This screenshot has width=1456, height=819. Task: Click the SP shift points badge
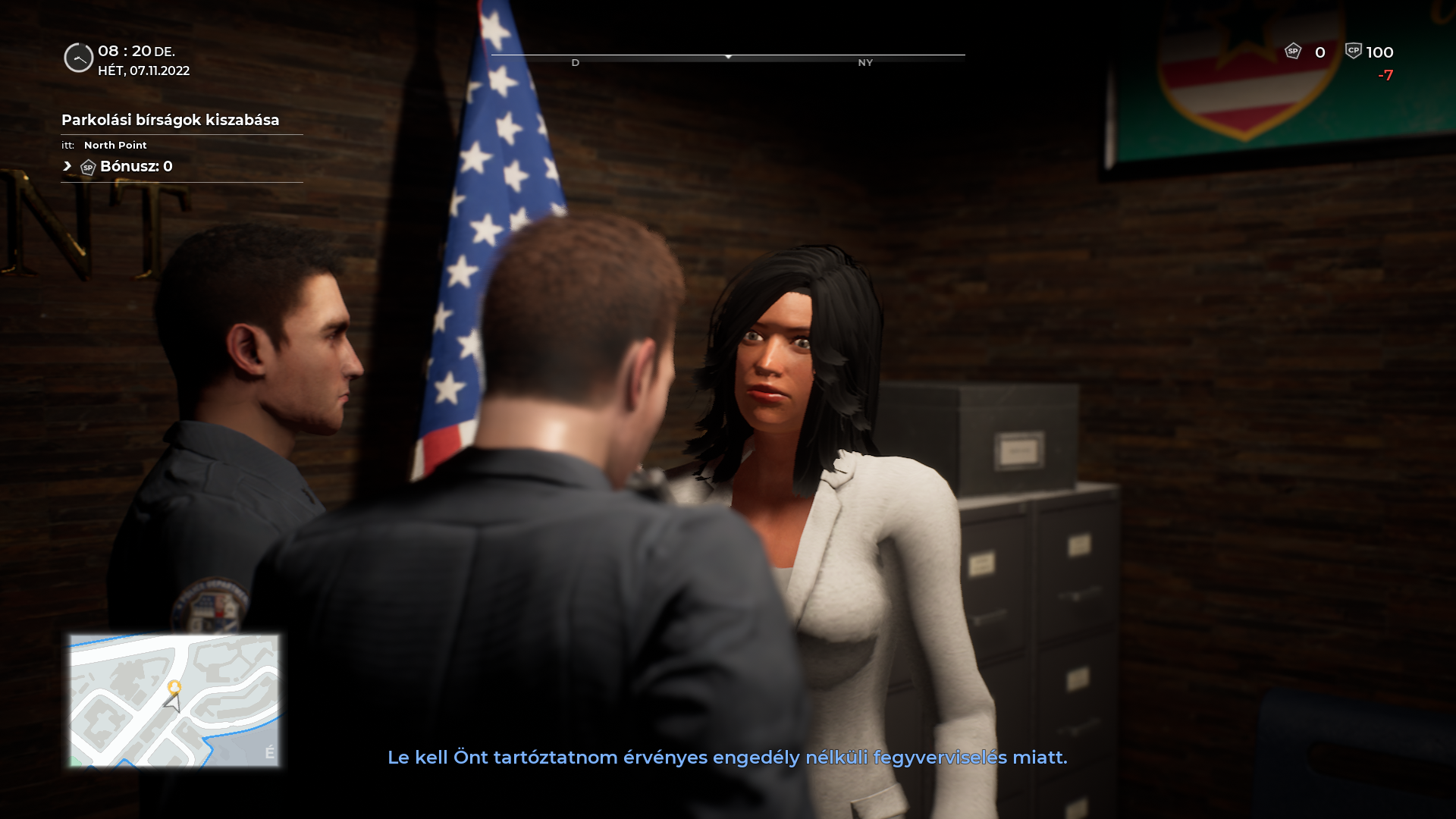click(x=1293, y=52)
